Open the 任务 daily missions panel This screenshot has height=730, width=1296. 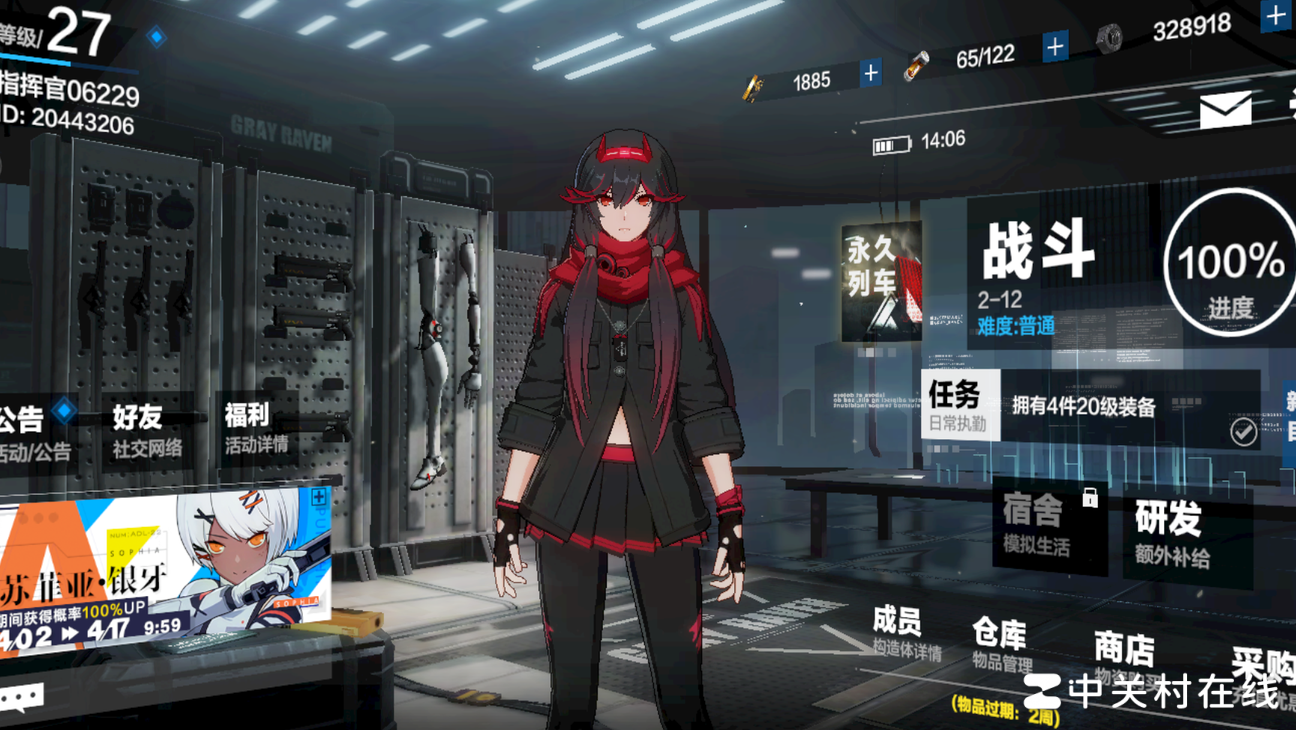pos(960,405)
